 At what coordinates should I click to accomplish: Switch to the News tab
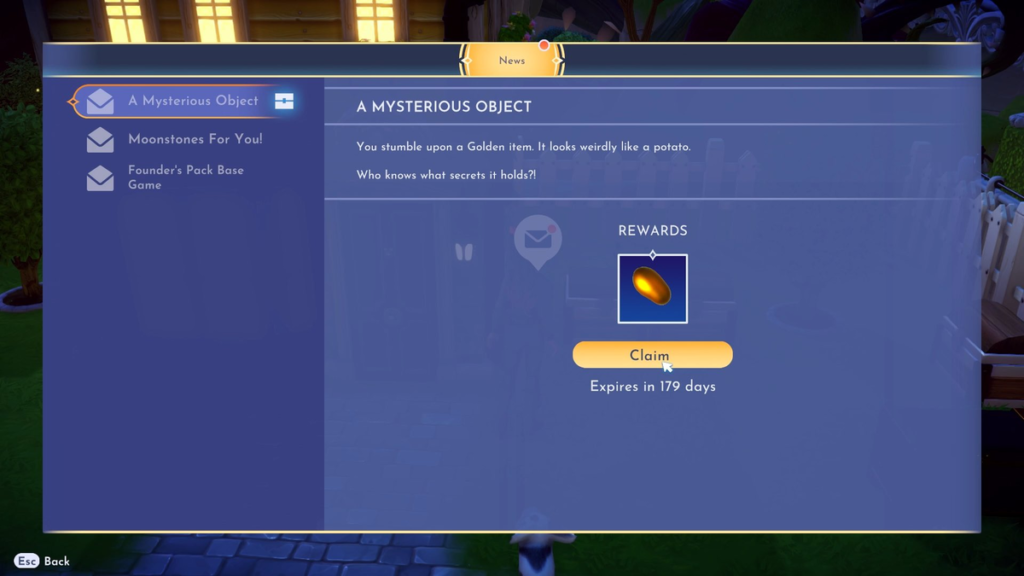[512, 60]
